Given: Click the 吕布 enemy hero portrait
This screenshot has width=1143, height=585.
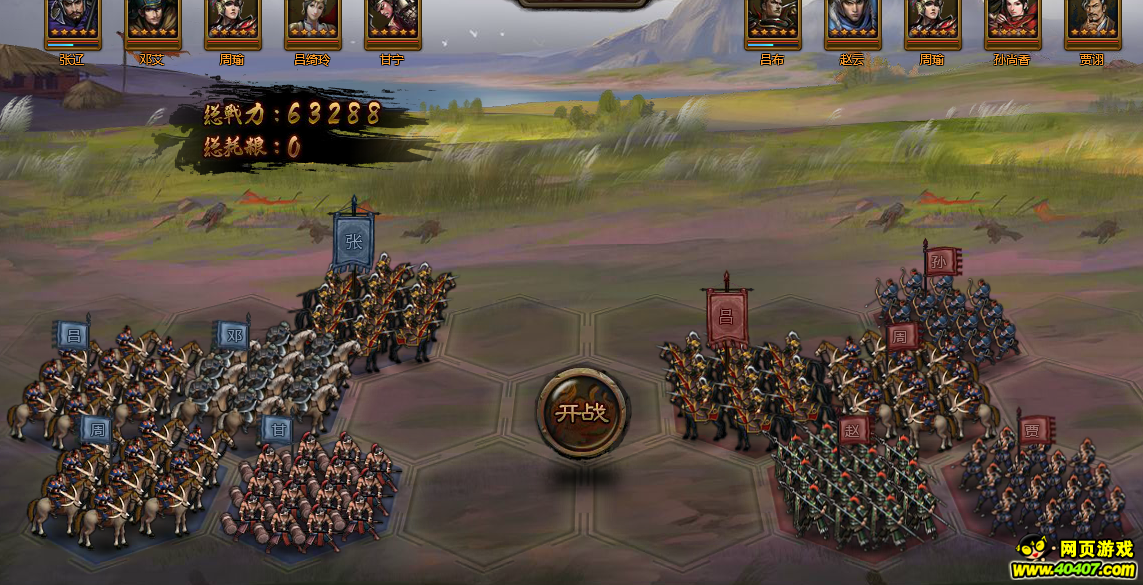Looking at the screenshot, I should tap(773, 20).
